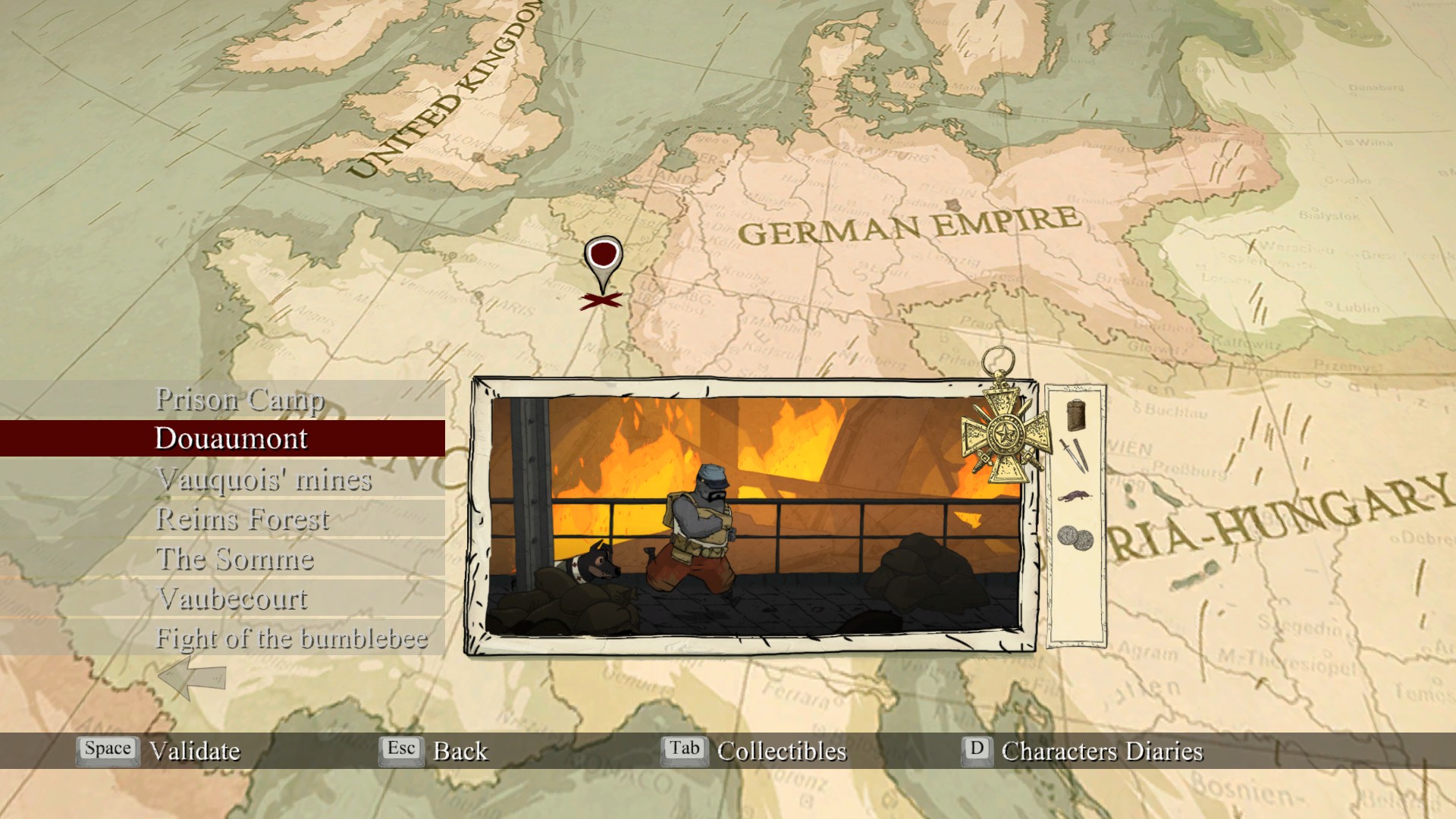Screen dimensions: 1456x819
Task: Click the Douaumont level preview image
Action: [x=754, y=516]
